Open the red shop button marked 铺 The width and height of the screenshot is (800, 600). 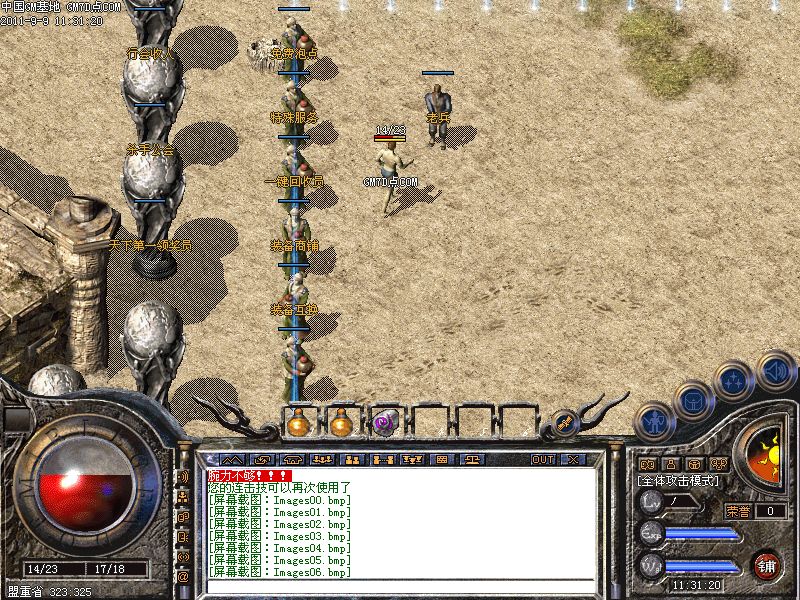[768, 565]
